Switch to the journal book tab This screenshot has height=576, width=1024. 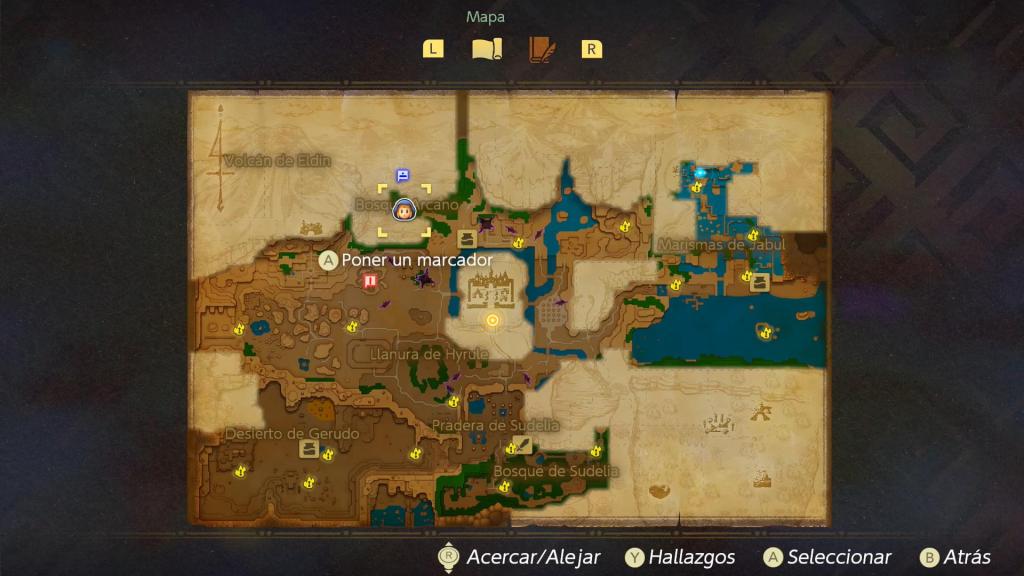[541, 49]
